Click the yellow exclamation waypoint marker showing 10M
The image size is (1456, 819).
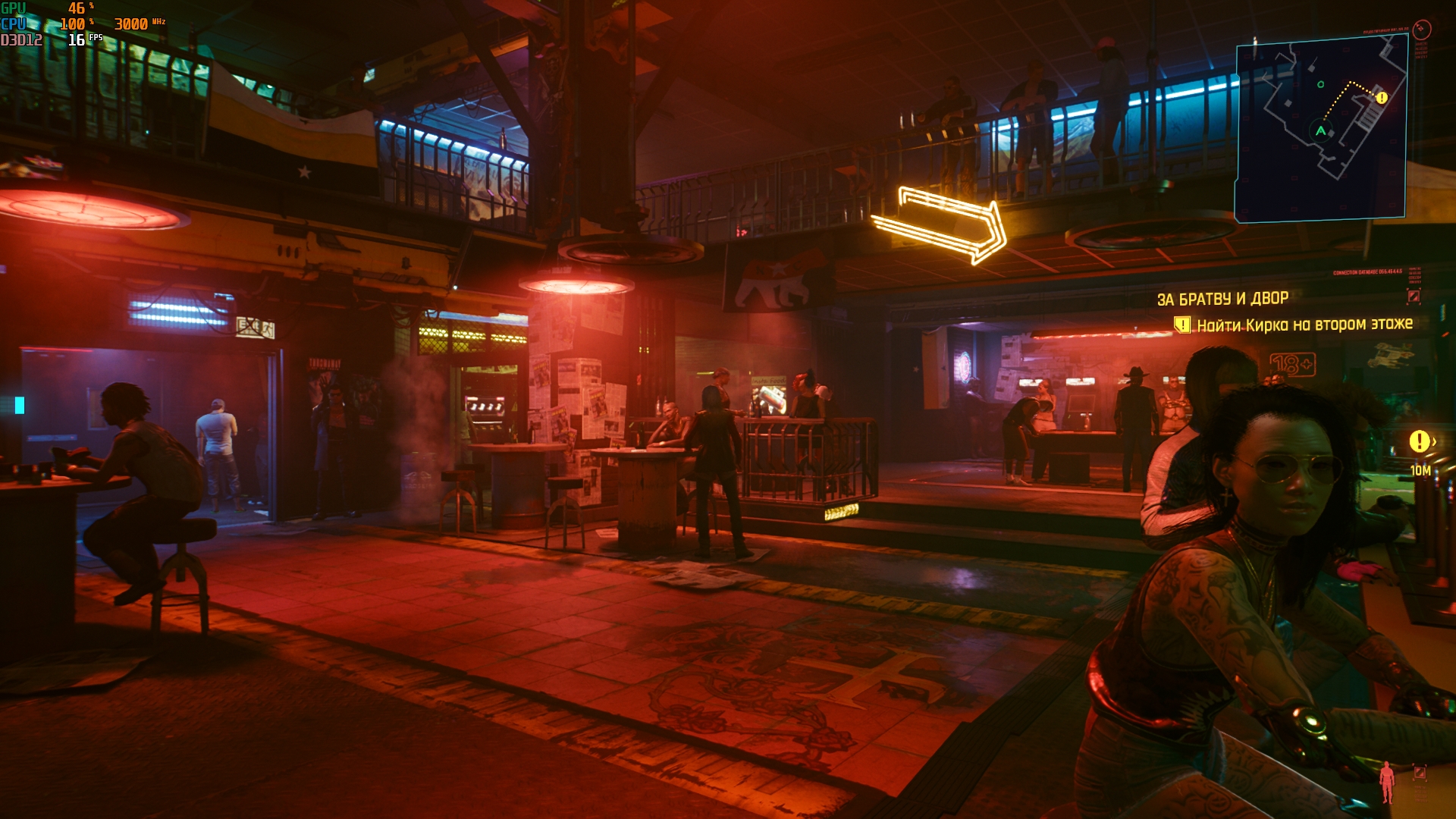pos(1419,441)
